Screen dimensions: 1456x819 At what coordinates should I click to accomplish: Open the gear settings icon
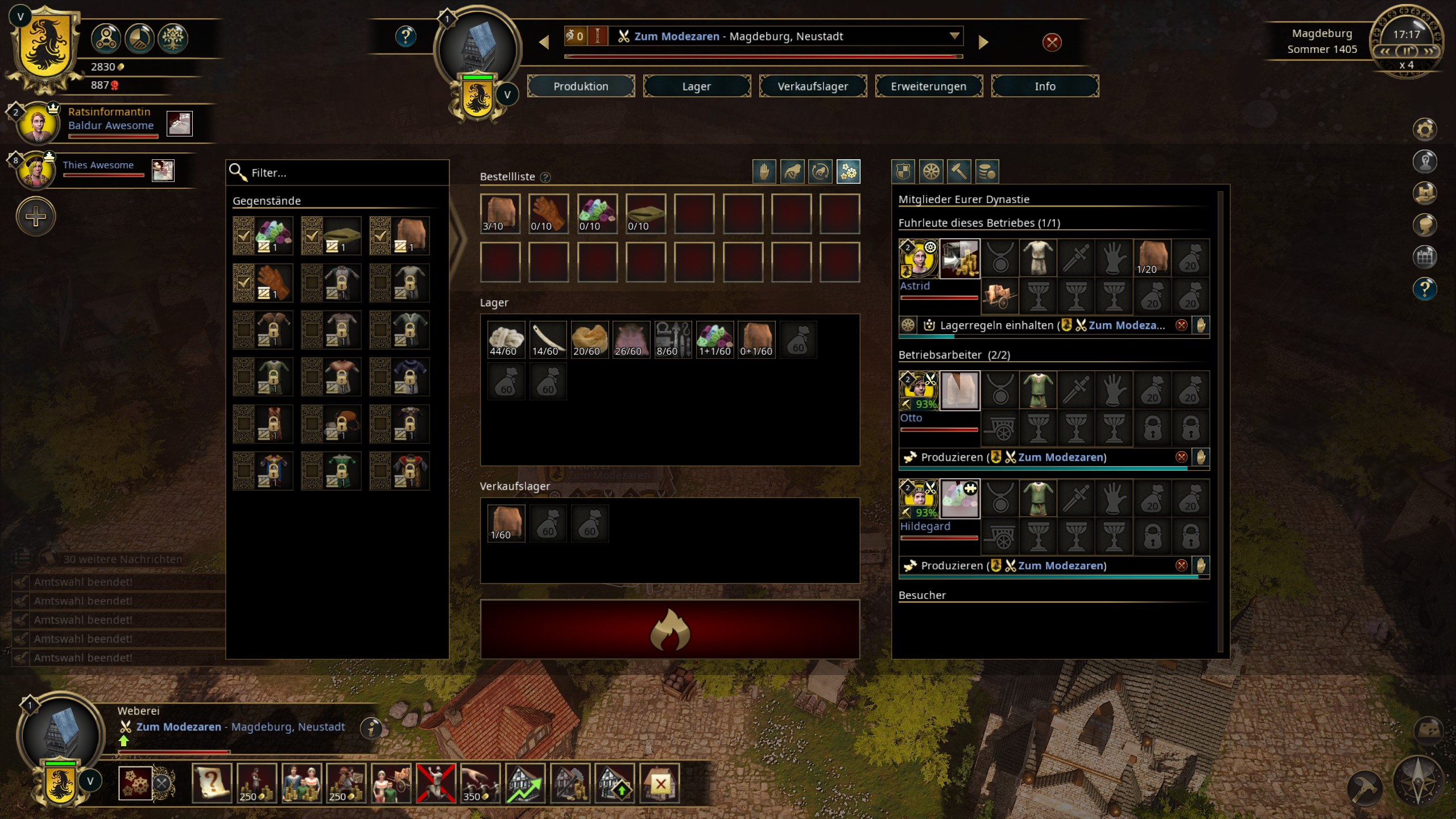1424,130
